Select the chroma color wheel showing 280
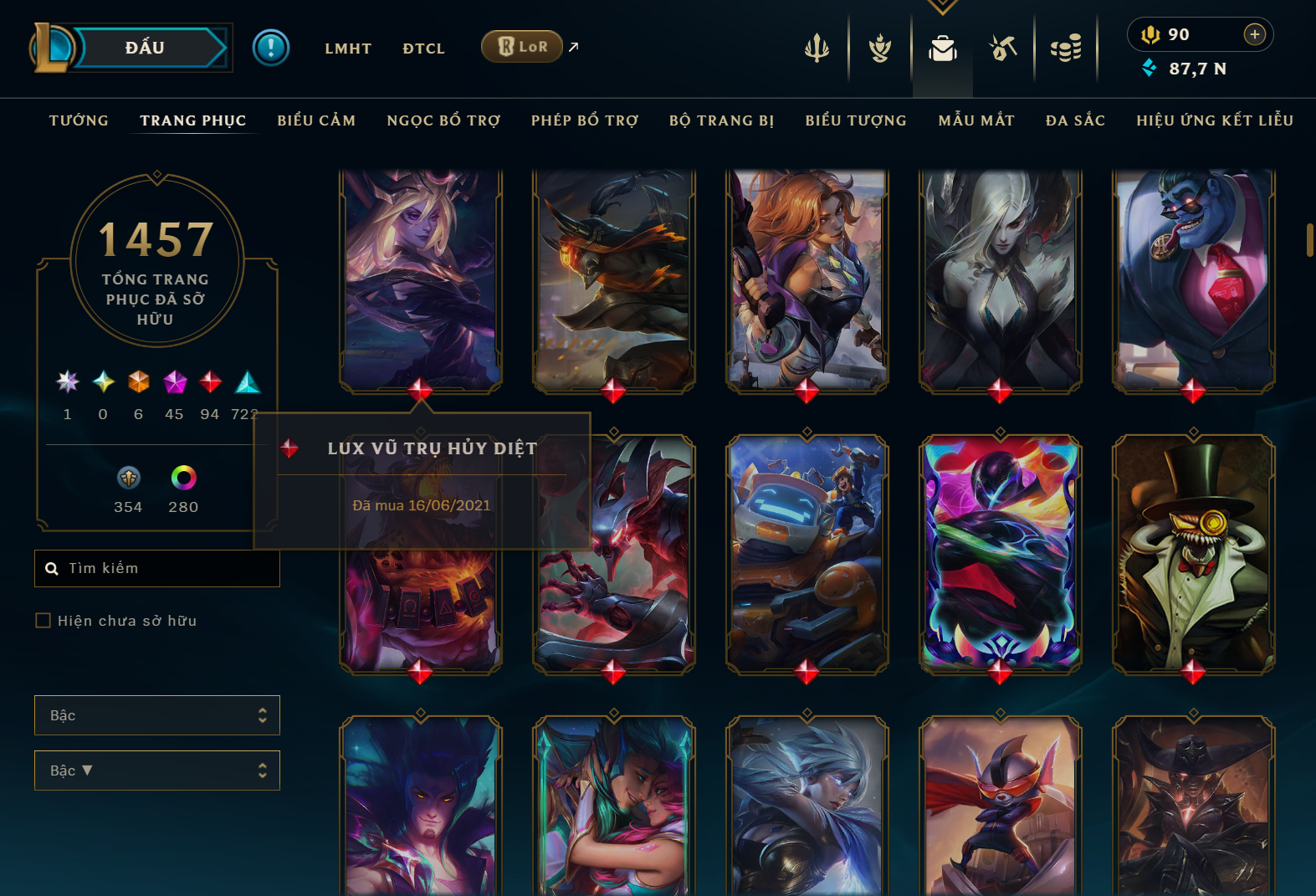1316x896 pixels. 183,479
